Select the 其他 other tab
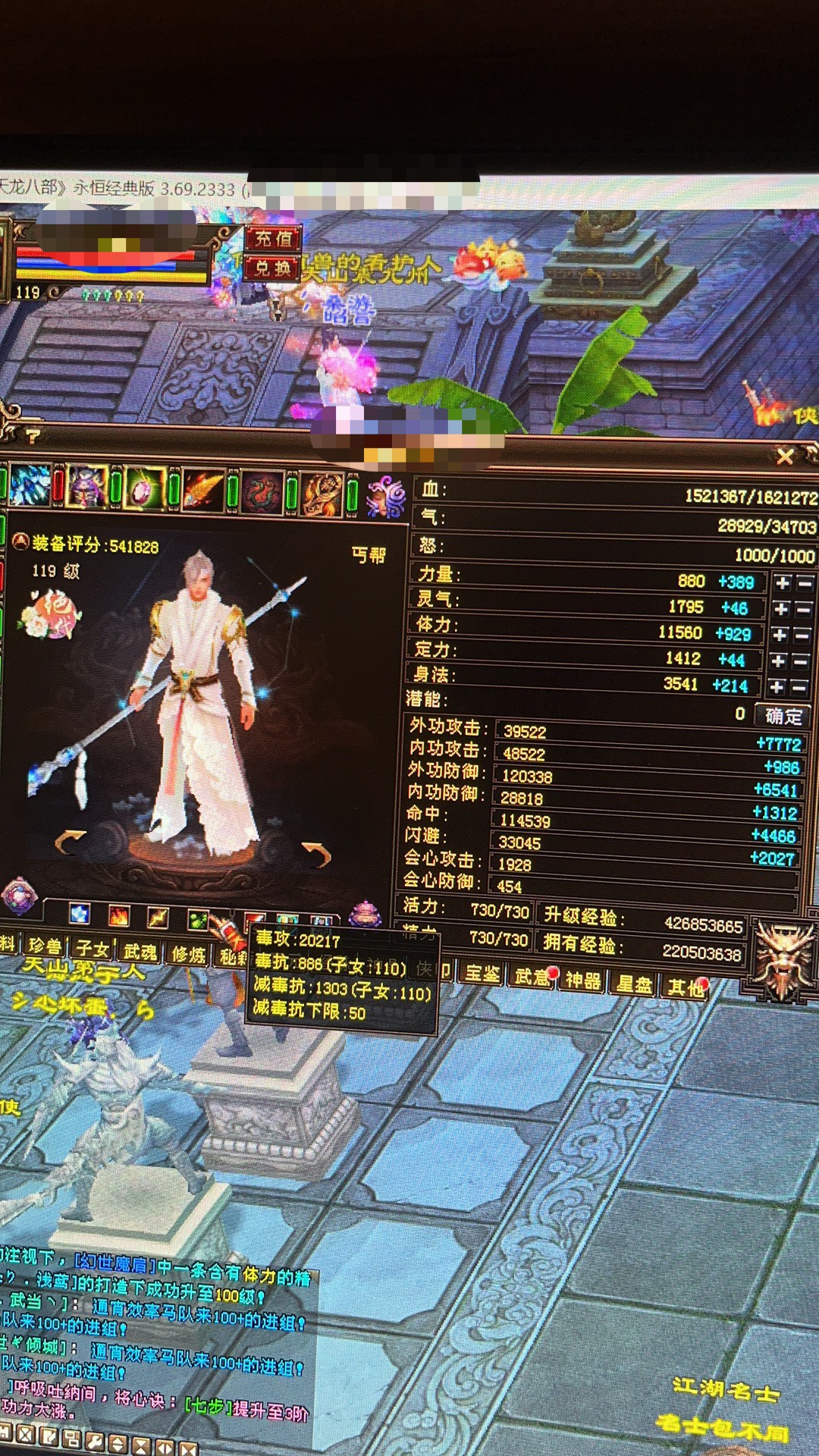Viewport: 819px width, 1456px height. 685,987
